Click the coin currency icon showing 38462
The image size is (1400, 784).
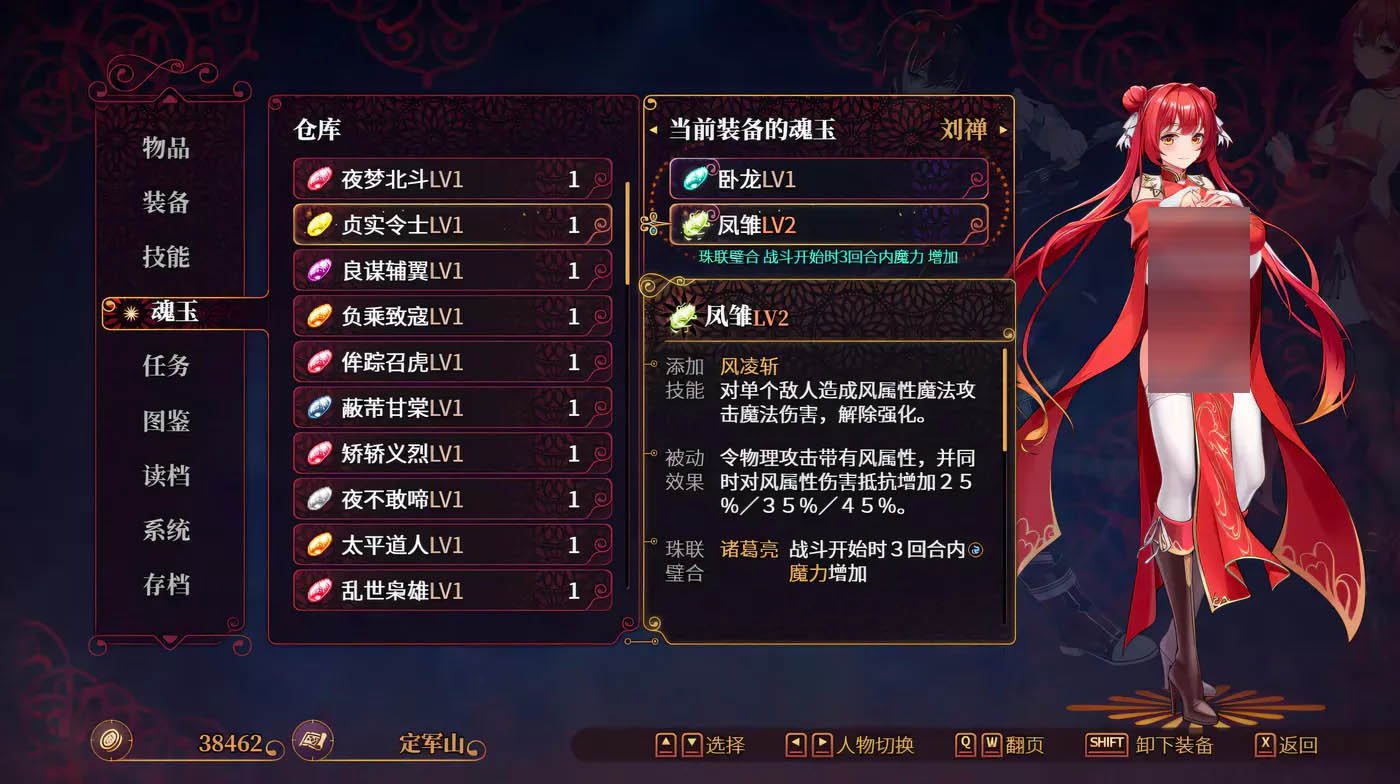tap(113, 744)
